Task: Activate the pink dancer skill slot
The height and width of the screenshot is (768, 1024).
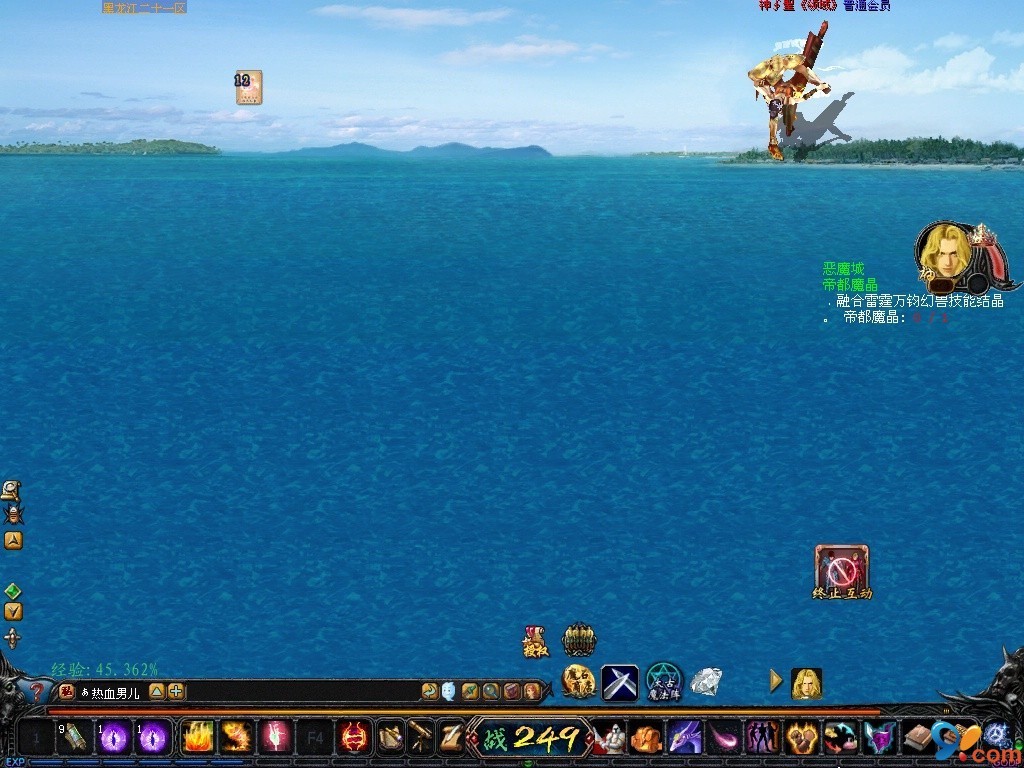Action: (275, 738)
